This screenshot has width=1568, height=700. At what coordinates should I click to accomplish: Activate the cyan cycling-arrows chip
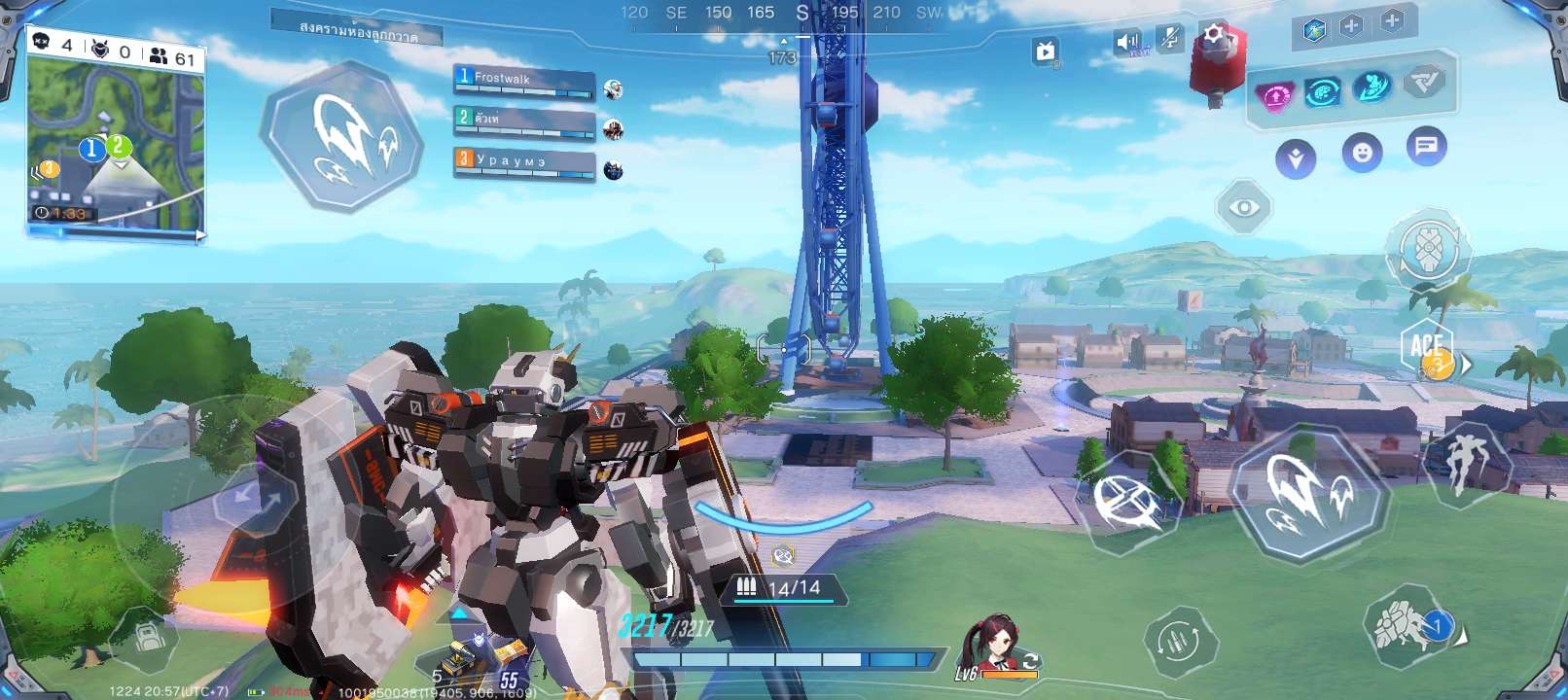1323,92
